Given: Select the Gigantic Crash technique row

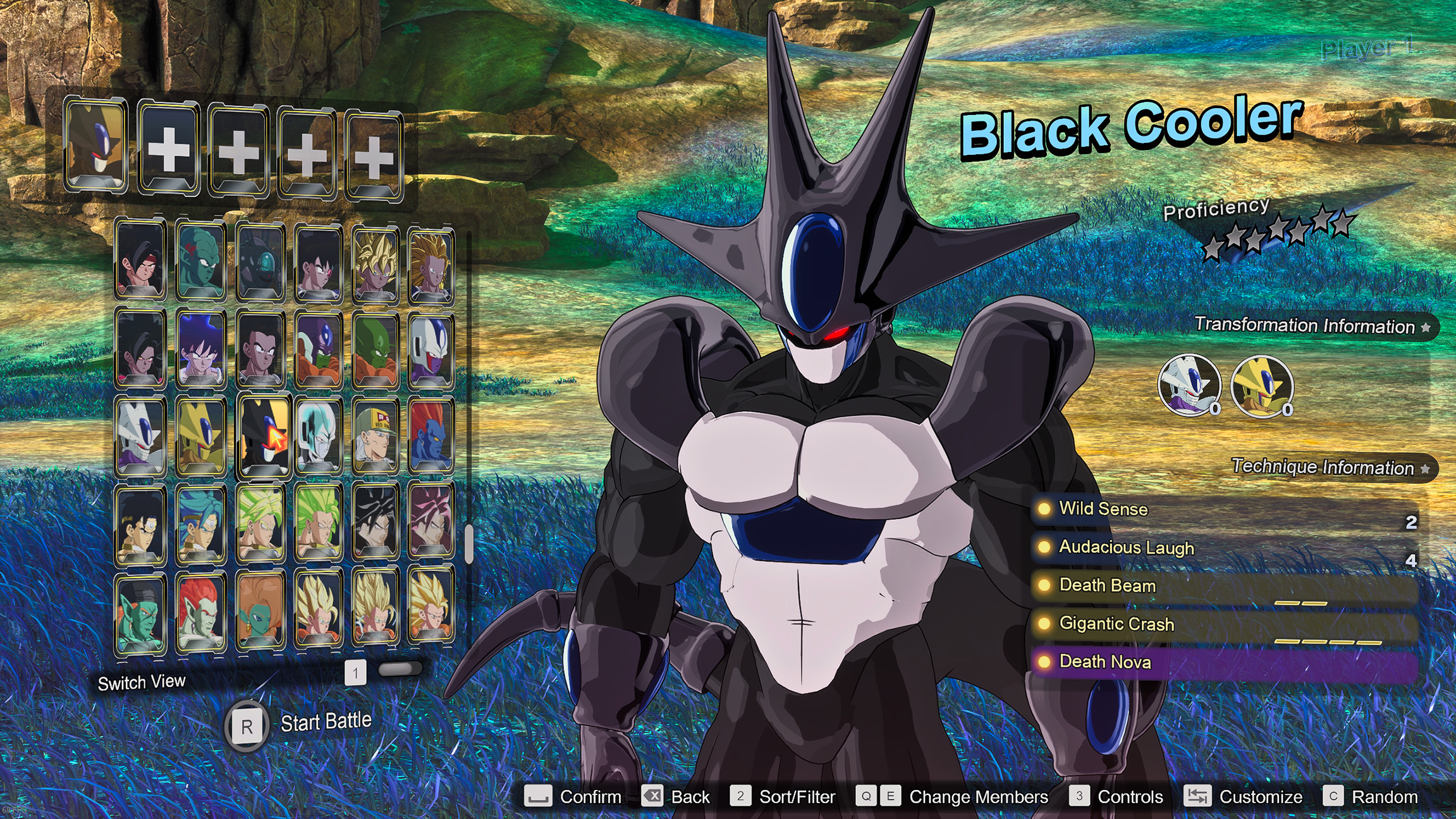Looking at the screenshot, I should click(1116, 624).
